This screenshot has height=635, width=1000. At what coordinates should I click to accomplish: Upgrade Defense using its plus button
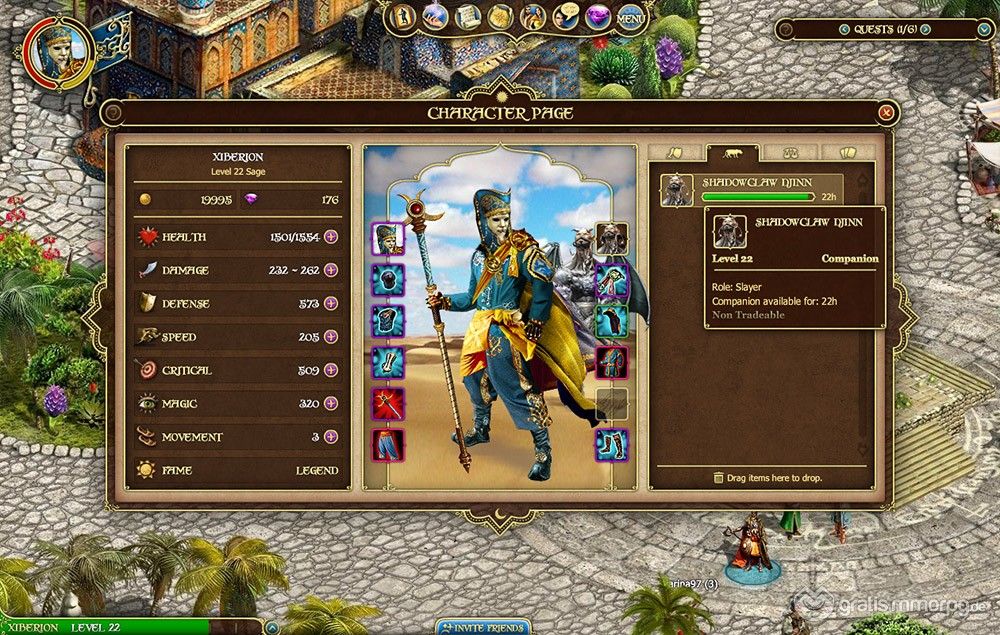331,303
